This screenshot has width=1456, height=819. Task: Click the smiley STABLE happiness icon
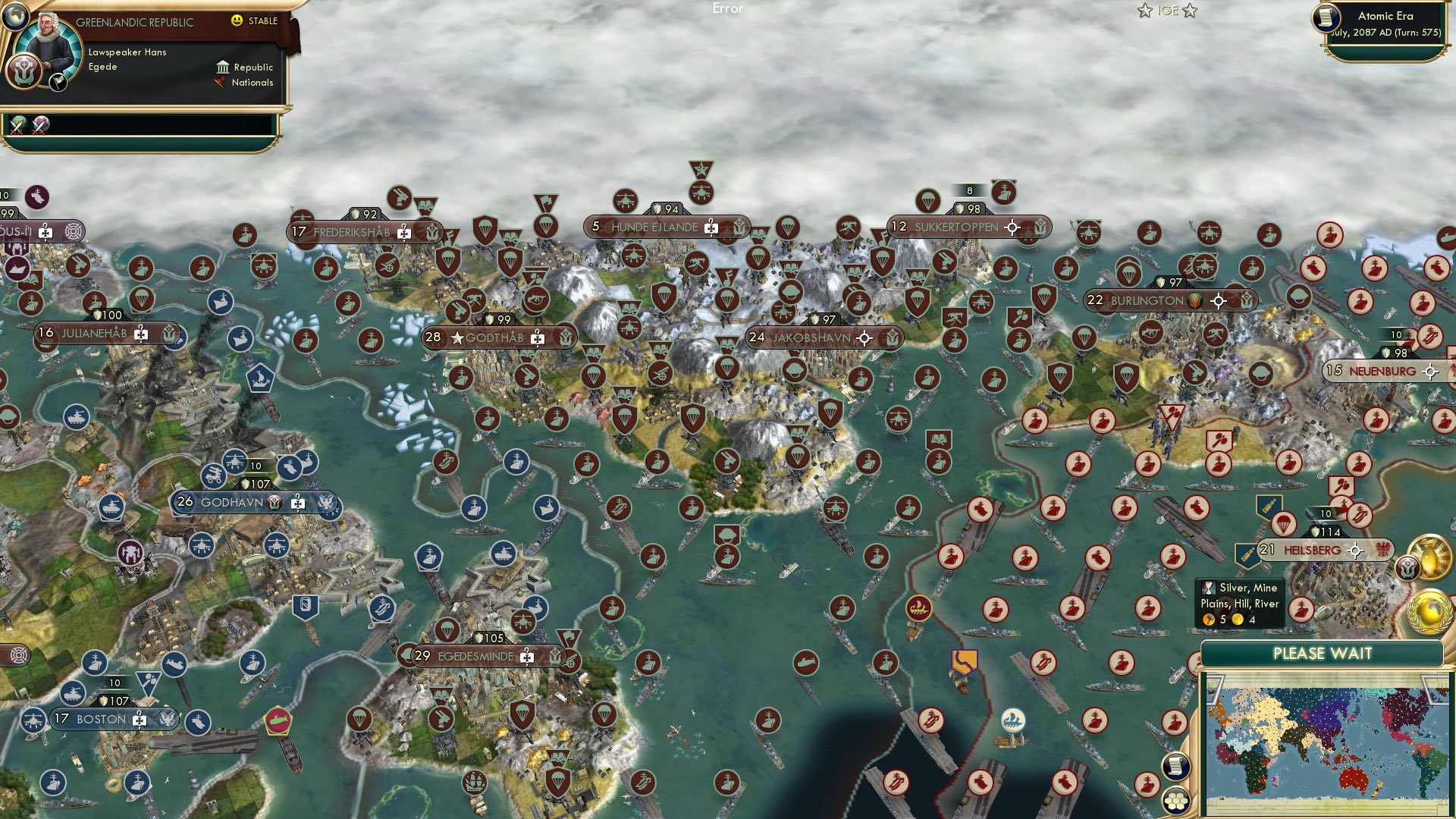click(238, 21)
